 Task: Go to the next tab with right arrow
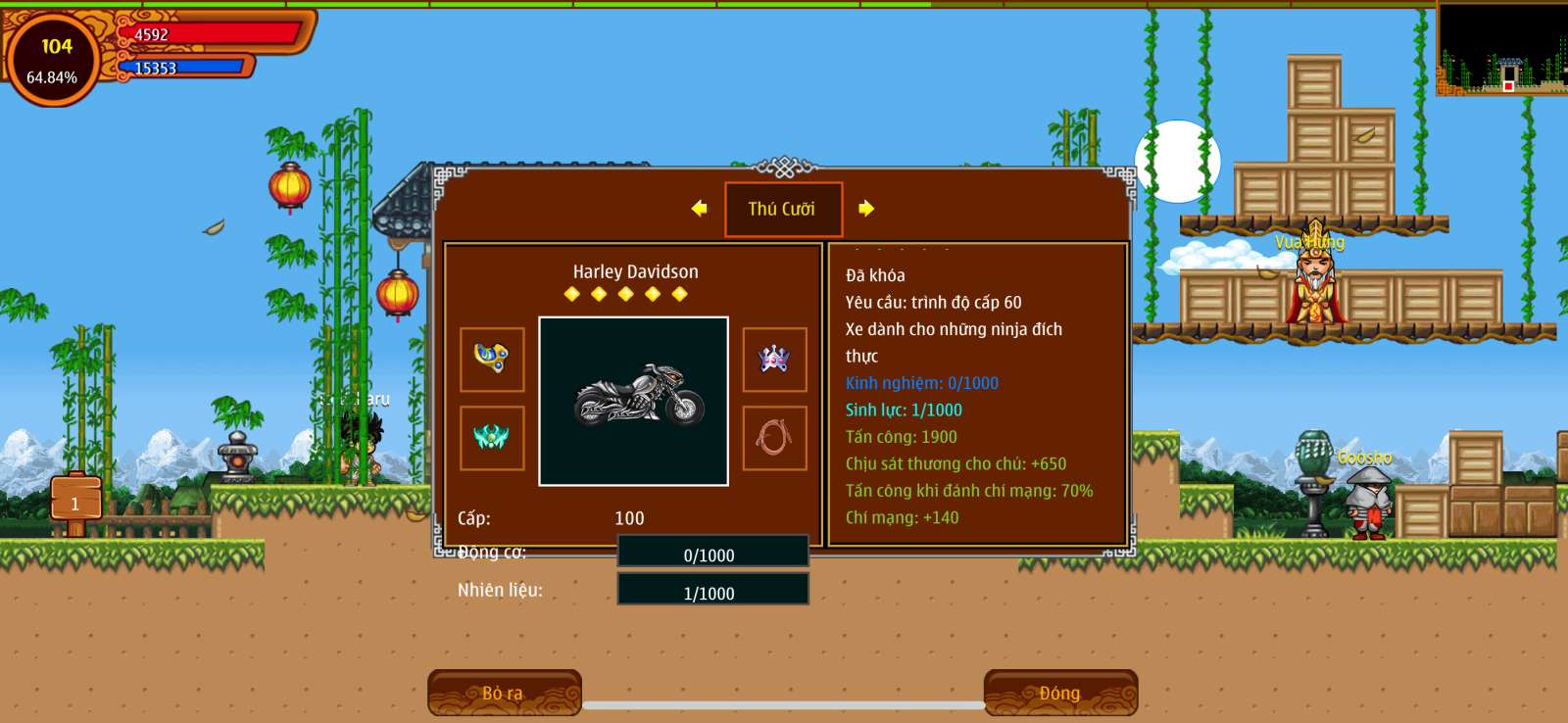866,209
